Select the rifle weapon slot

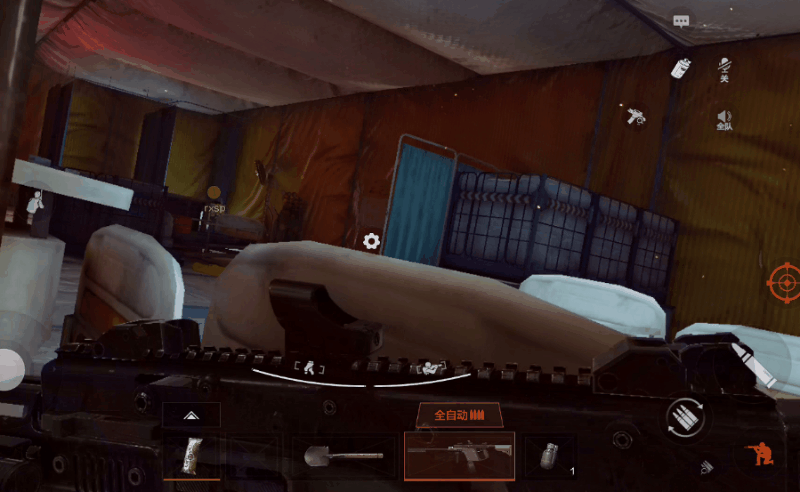[460, 455]
